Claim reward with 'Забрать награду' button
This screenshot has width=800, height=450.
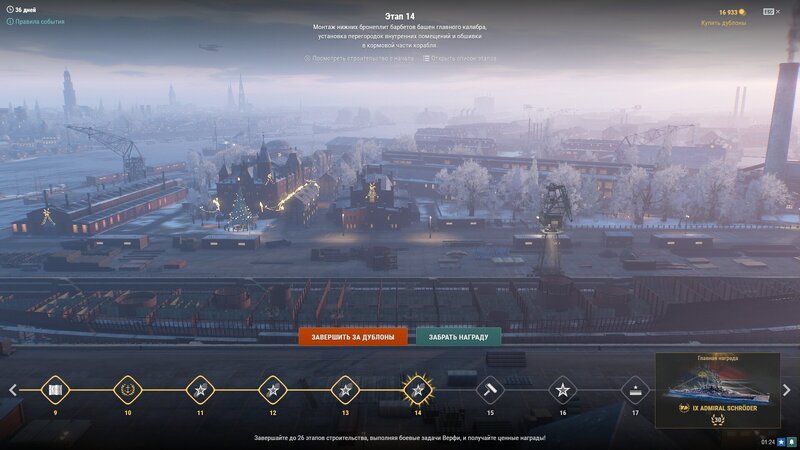pyautogui.click(x=459, y=337)
